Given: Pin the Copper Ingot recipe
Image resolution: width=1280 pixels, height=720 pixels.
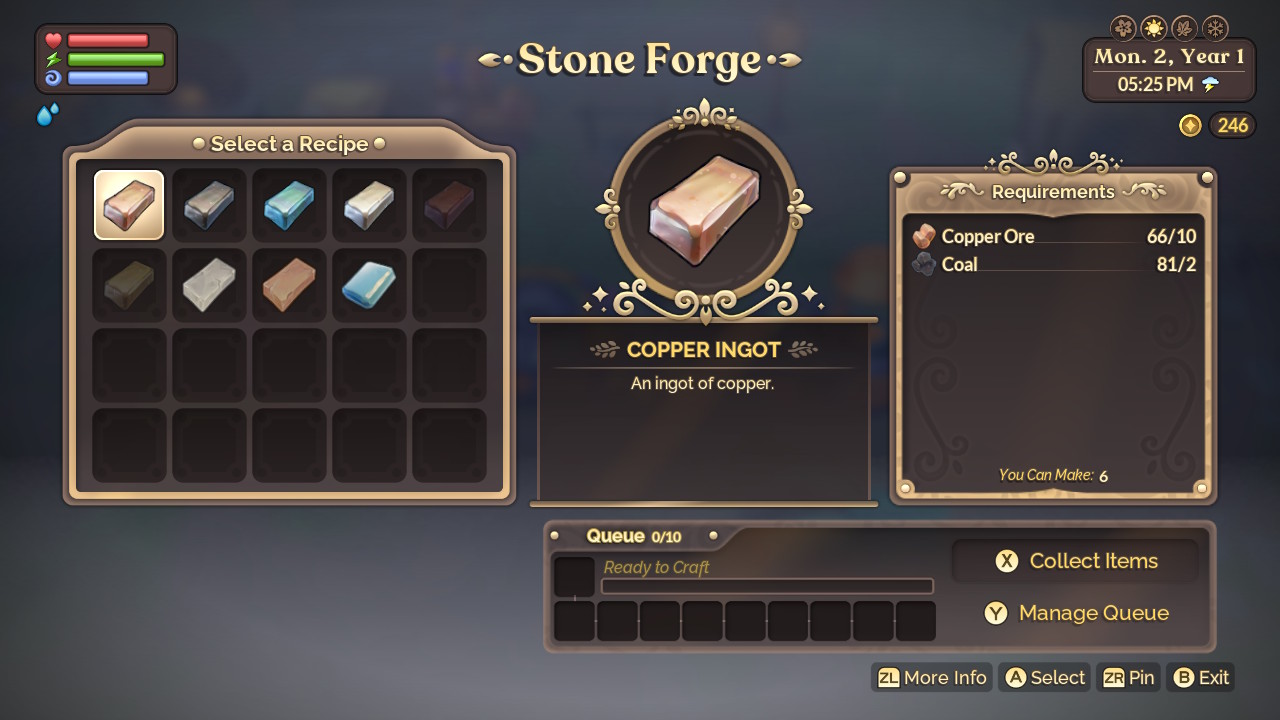Looking at the screenshot, I should [1128, 677].
